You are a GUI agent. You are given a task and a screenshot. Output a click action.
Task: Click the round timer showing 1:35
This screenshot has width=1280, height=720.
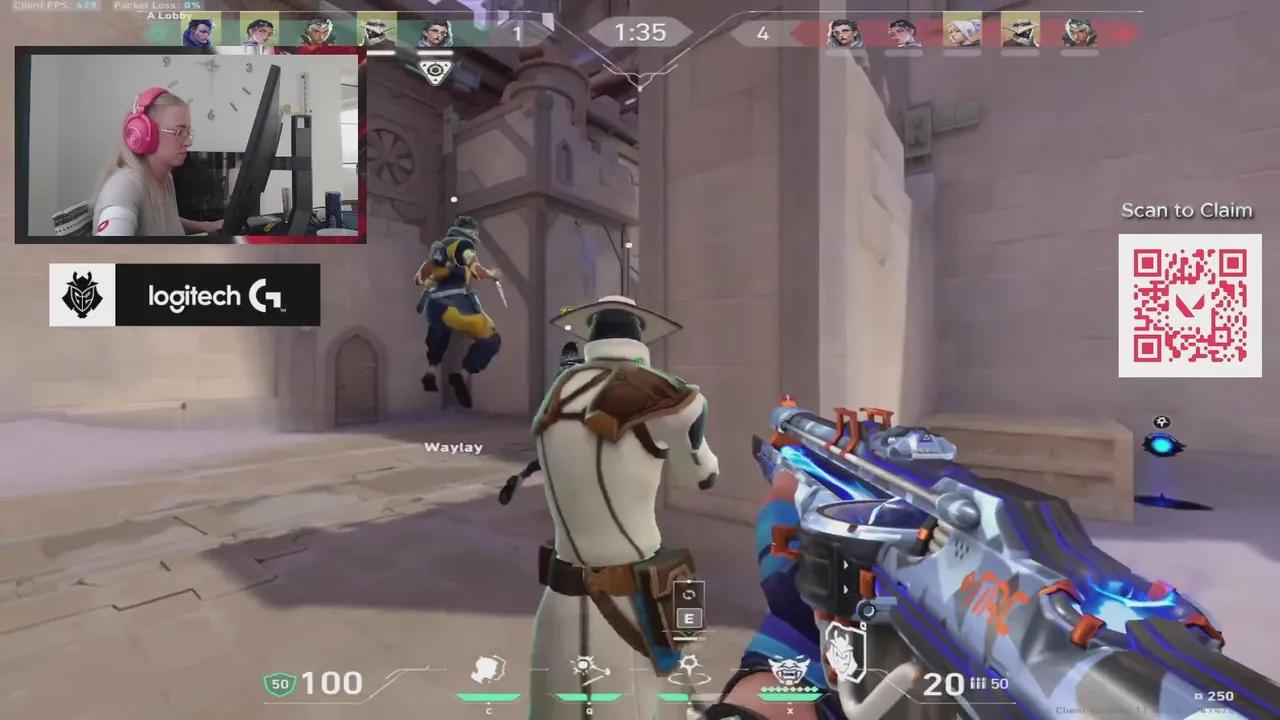640,32
